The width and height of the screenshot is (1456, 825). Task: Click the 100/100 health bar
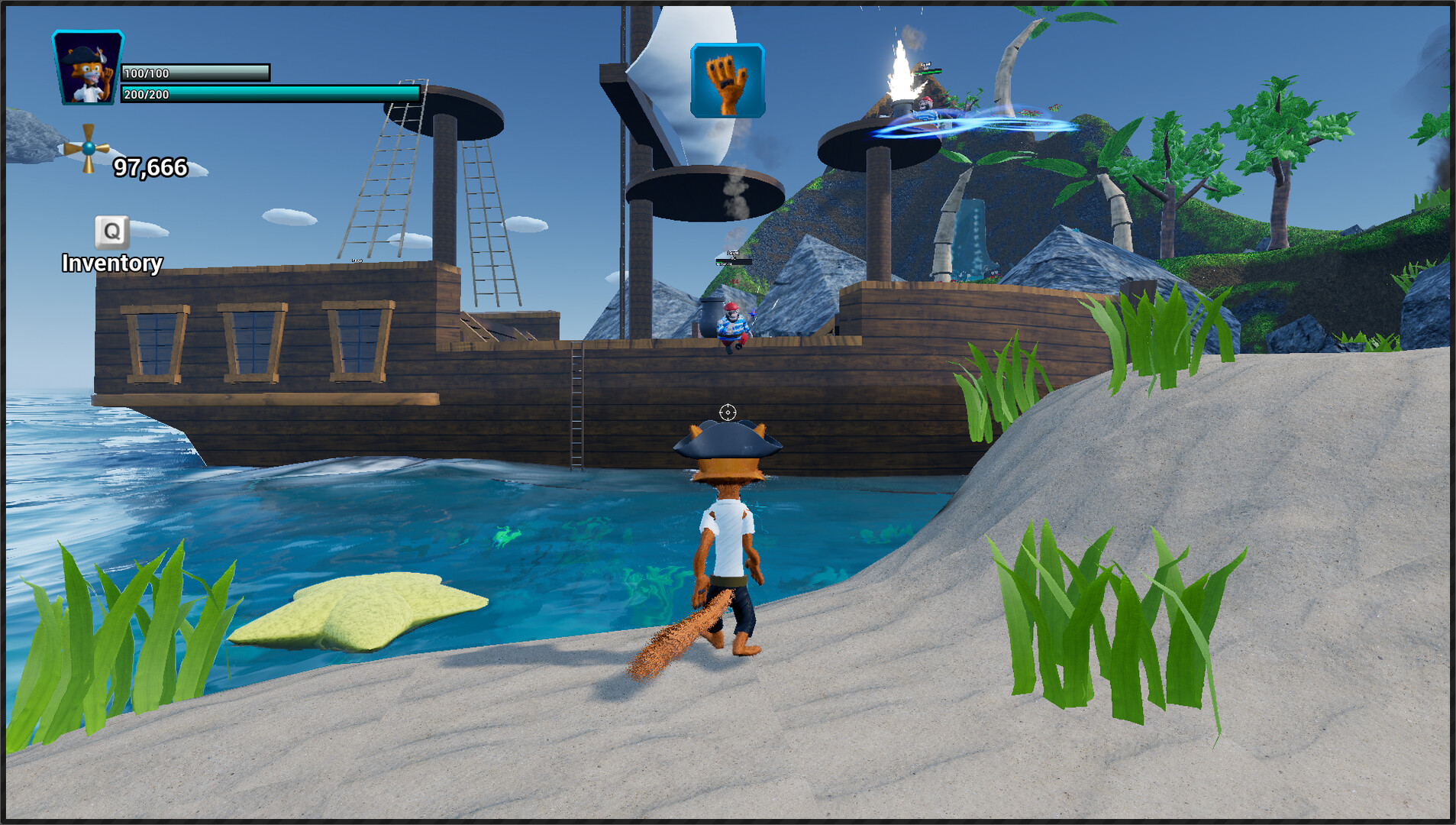pyautogui.click(x=195, y=73)
